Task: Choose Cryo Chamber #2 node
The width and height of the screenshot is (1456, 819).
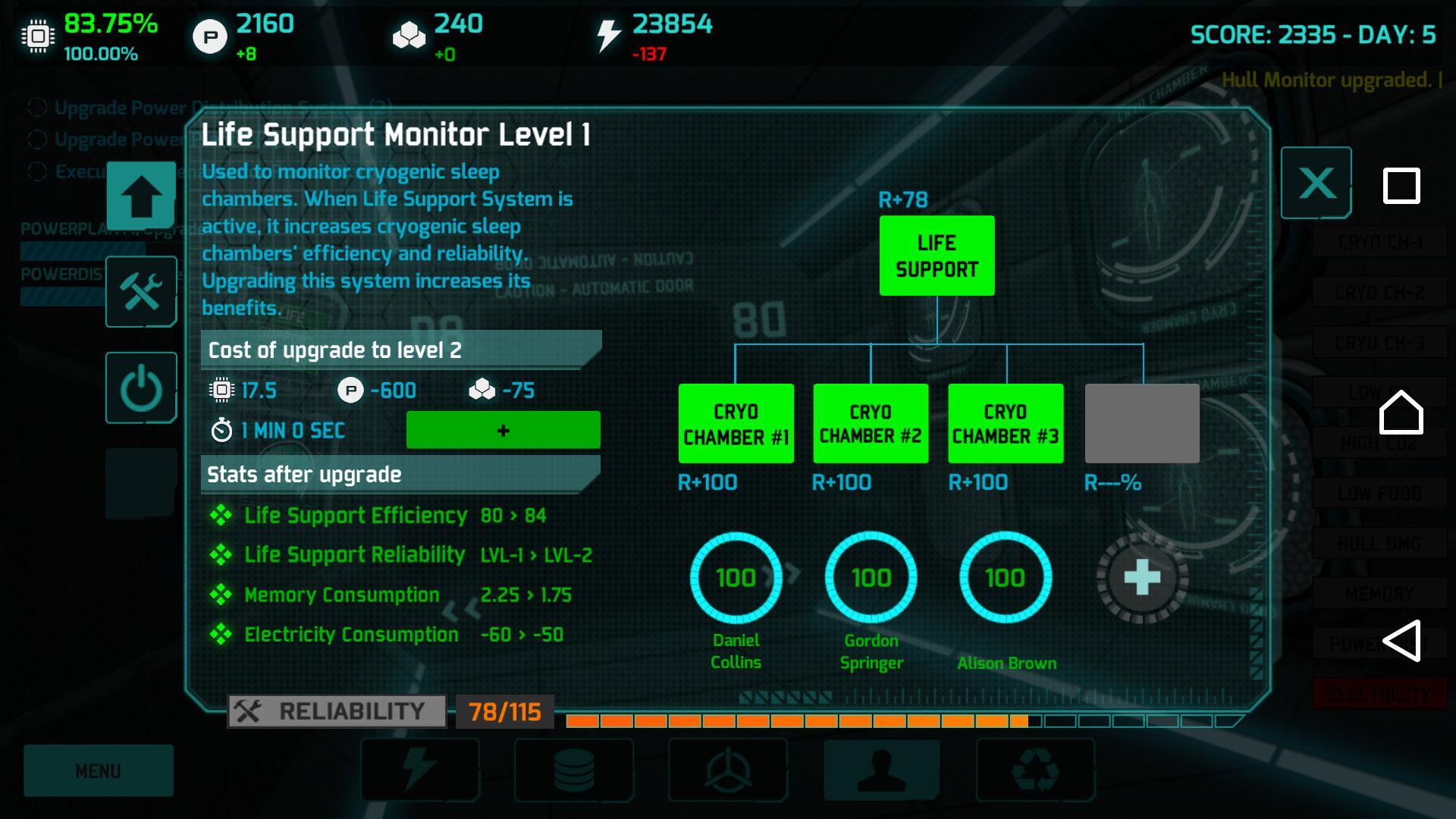Action: (x=871, y=423)
